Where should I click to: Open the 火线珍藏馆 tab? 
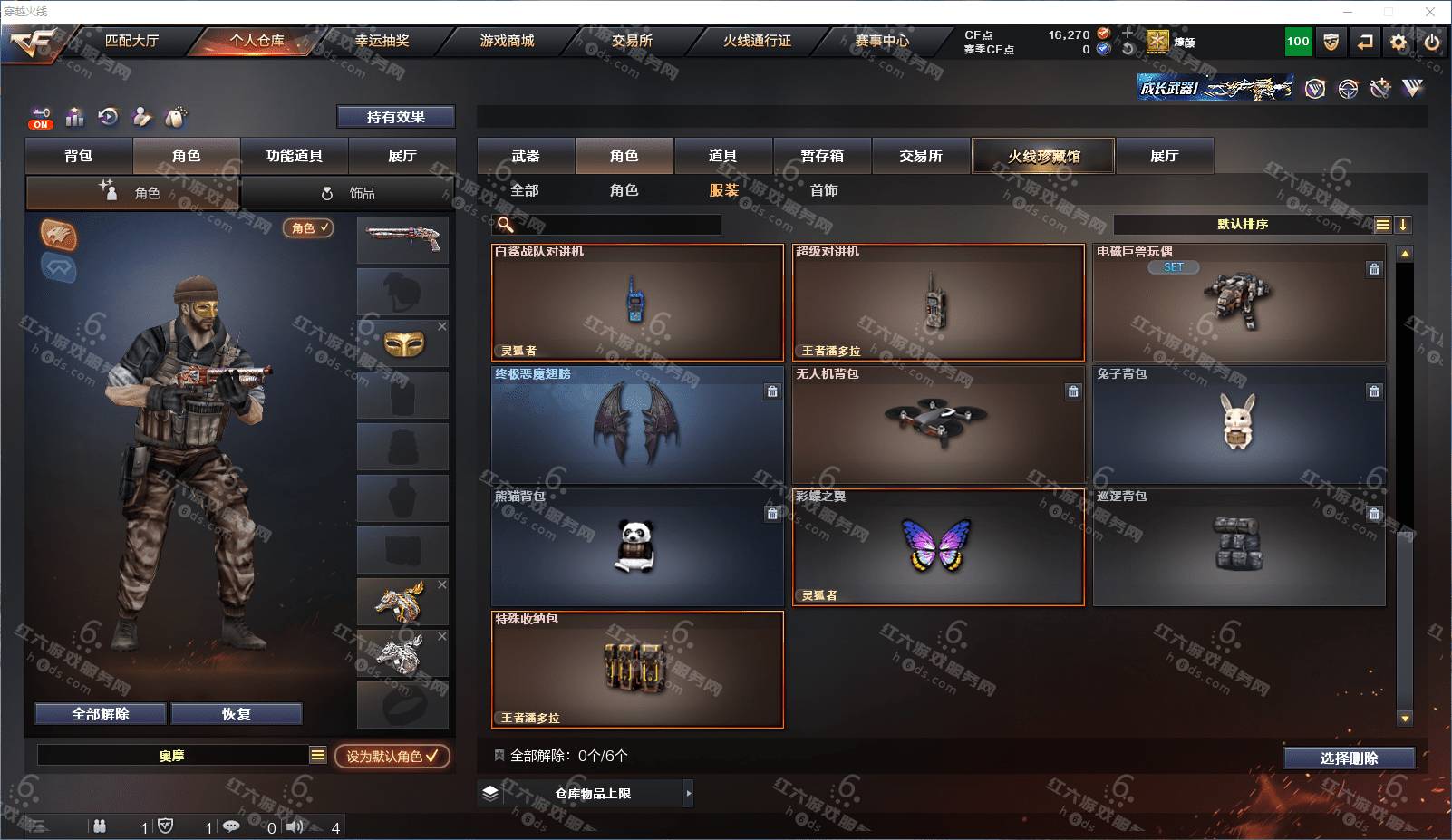click(x=1043, y=156)
